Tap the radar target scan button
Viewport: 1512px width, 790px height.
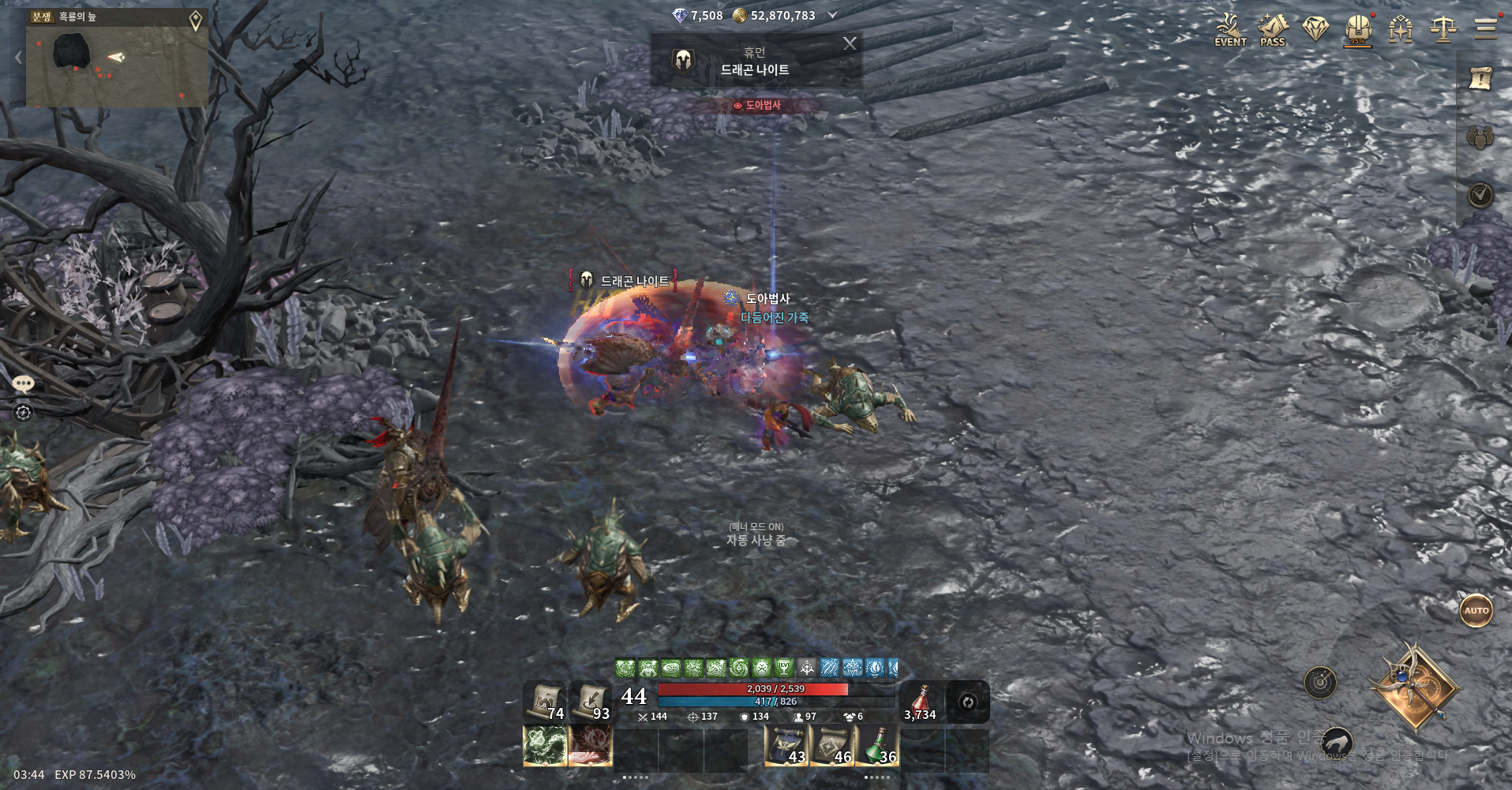(x=1320, y=683)
